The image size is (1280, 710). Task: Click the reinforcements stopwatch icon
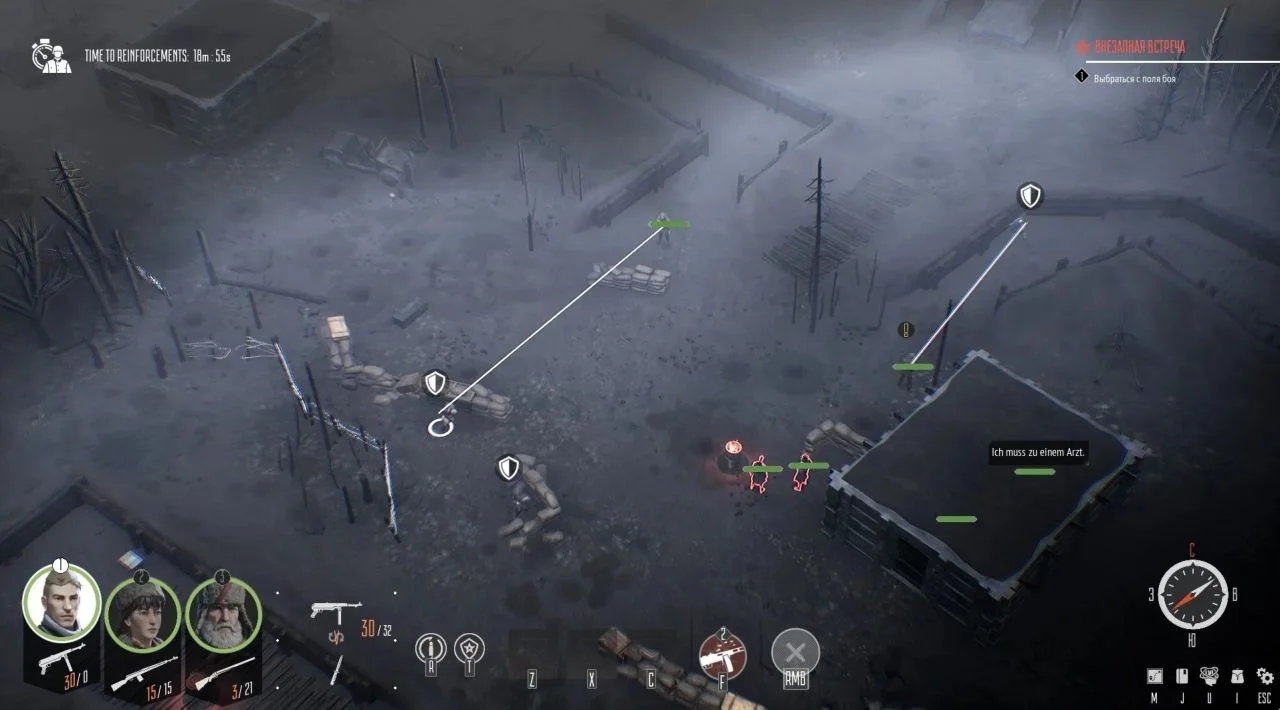click(50, 56)
